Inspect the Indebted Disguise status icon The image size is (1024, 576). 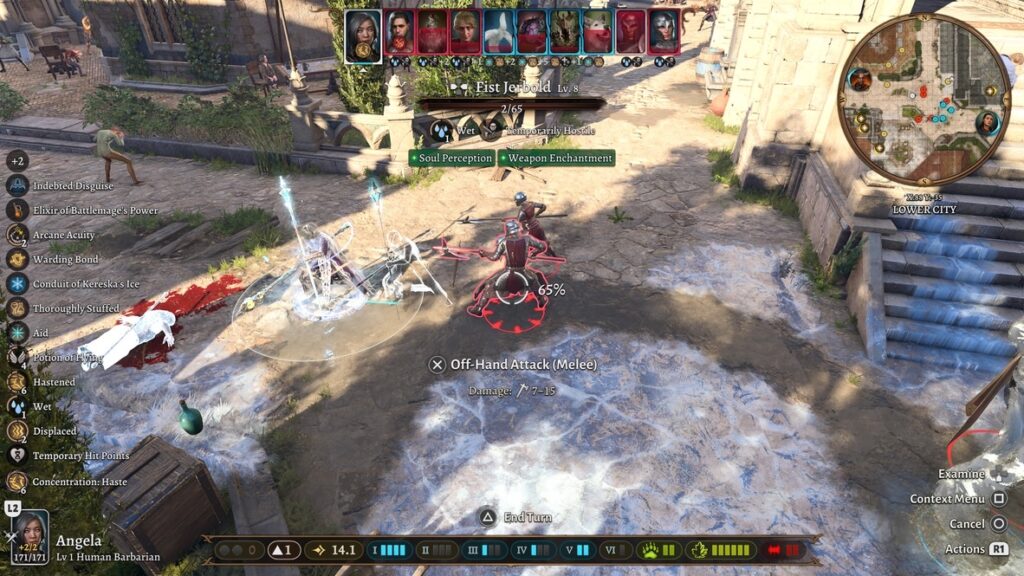point(17,185)
